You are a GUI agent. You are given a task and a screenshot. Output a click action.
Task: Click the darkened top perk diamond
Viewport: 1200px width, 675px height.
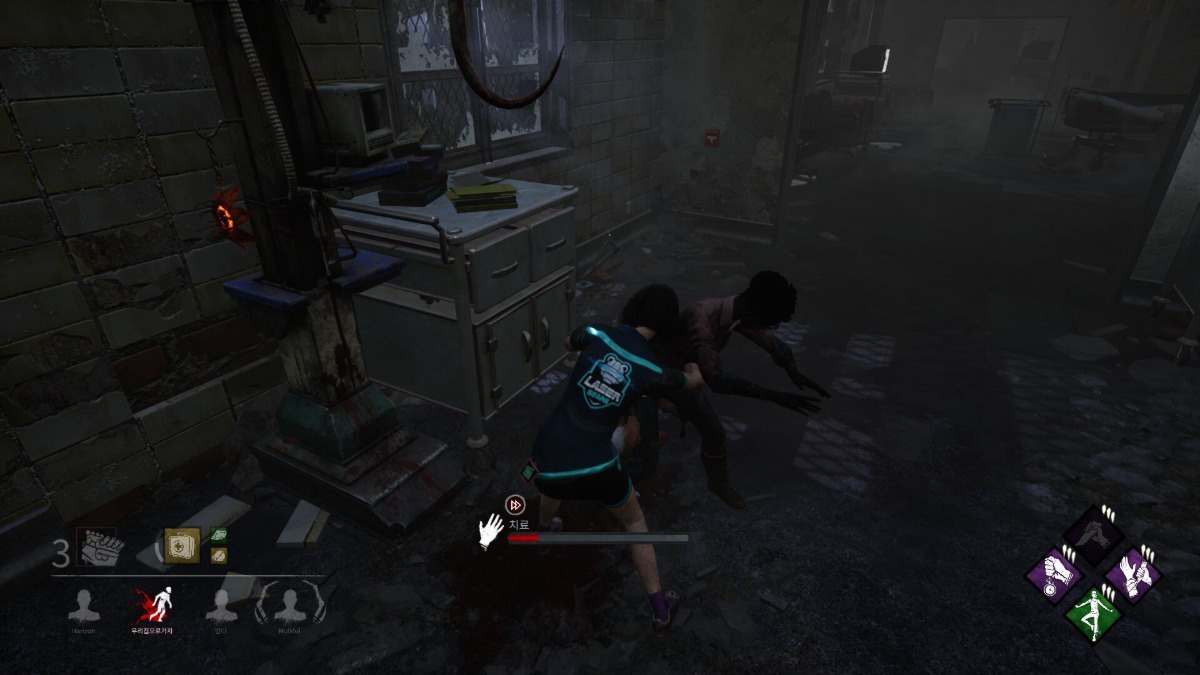click(1093, 534)
